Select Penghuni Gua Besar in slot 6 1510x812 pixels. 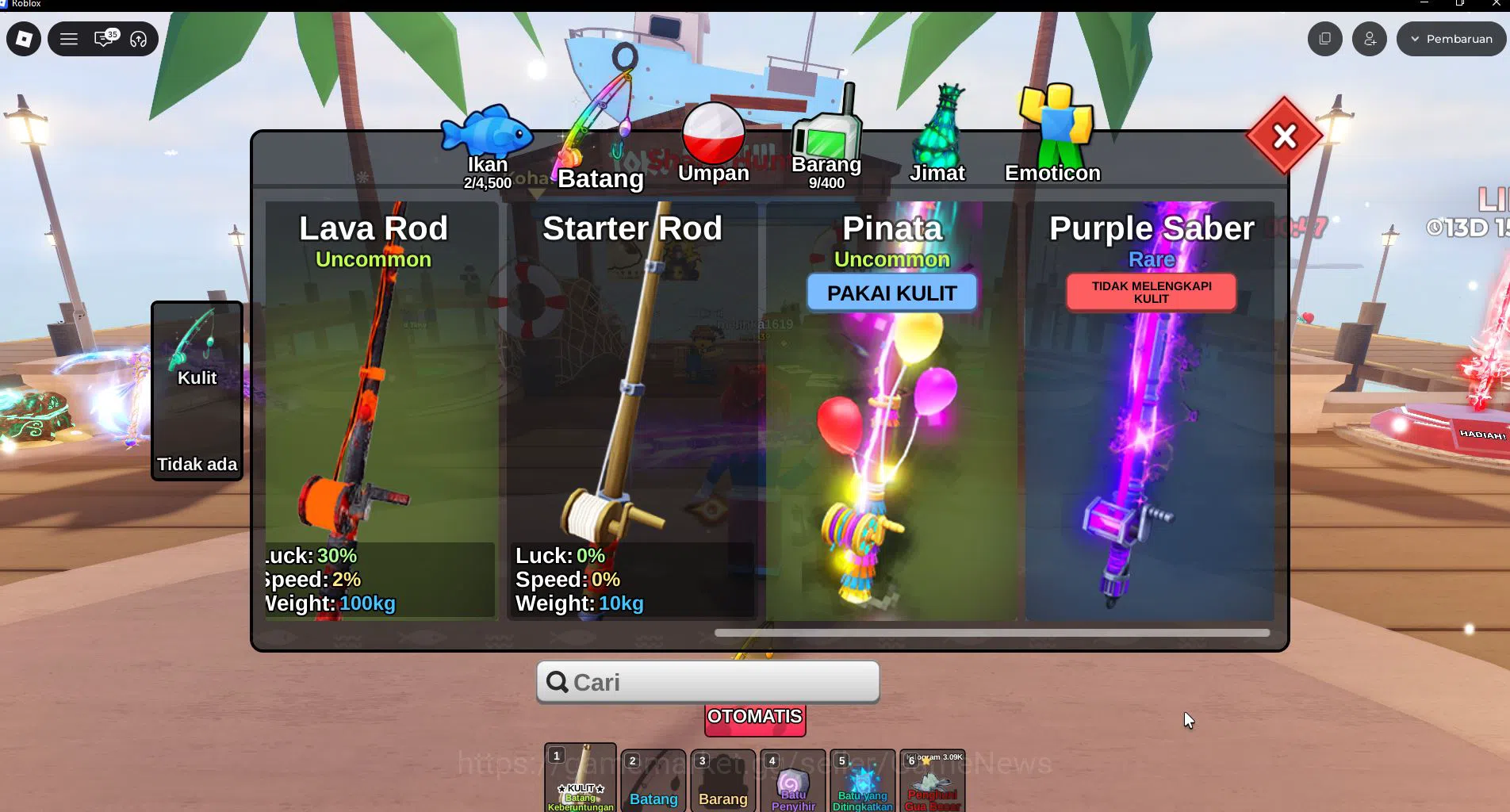click(932, 783)
